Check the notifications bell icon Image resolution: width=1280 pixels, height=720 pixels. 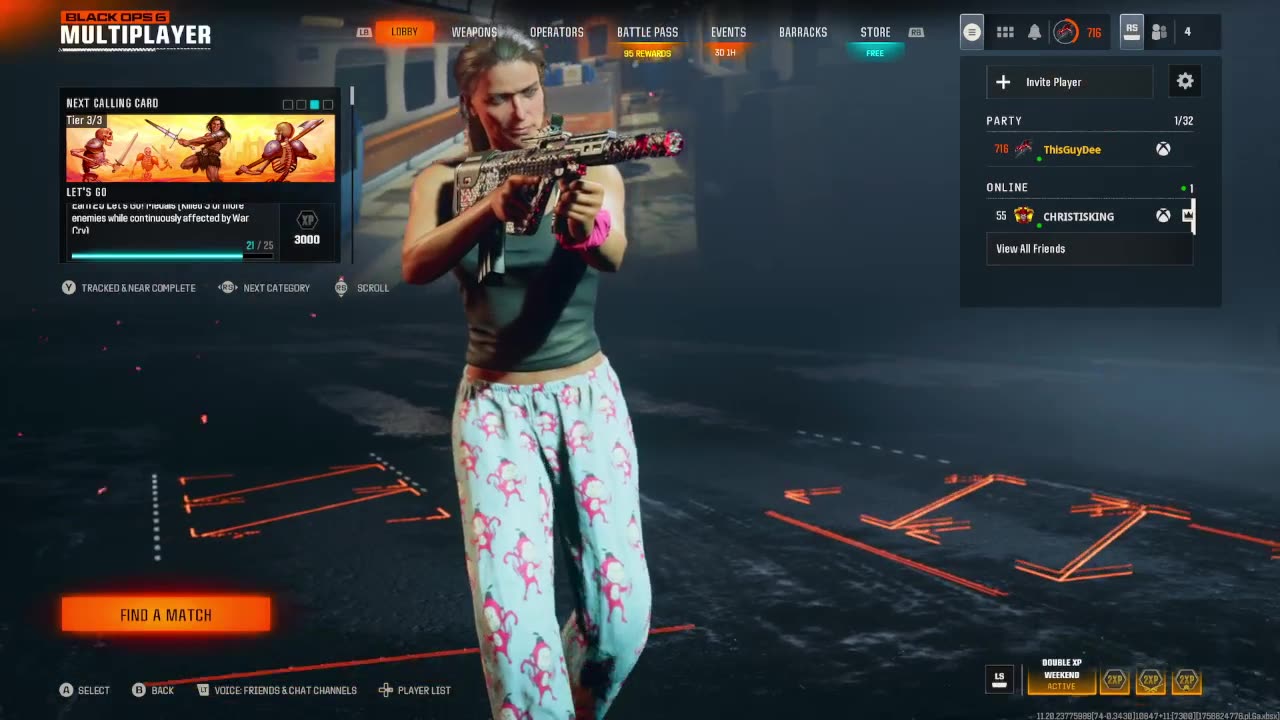pos(1035,32)
